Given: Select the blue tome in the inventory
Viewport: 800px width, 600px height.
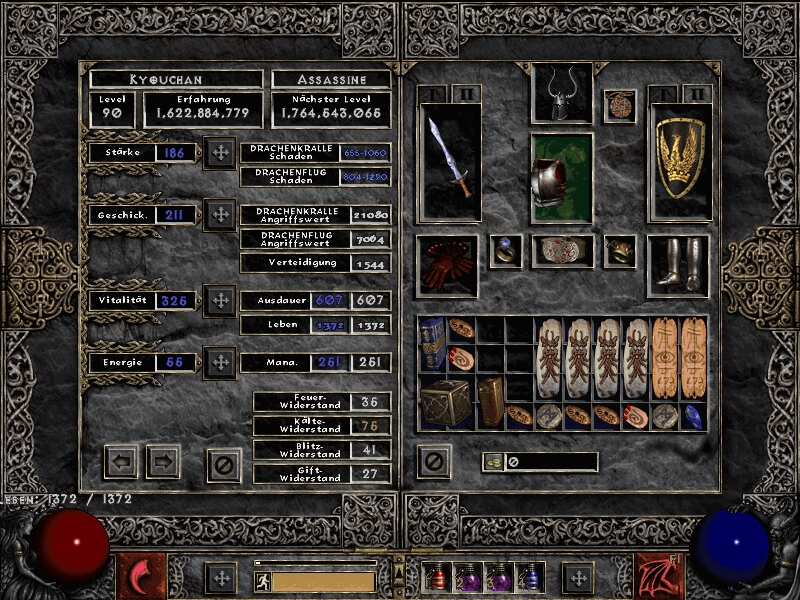Looking at the screenshot, I should (x=432, y=344).
